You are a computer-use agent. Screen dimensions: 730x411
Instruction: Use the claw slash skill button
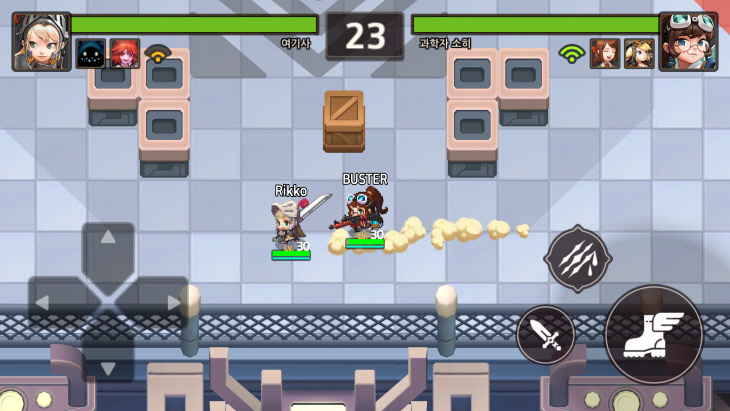pyautogui.click(x=577, y=259)
